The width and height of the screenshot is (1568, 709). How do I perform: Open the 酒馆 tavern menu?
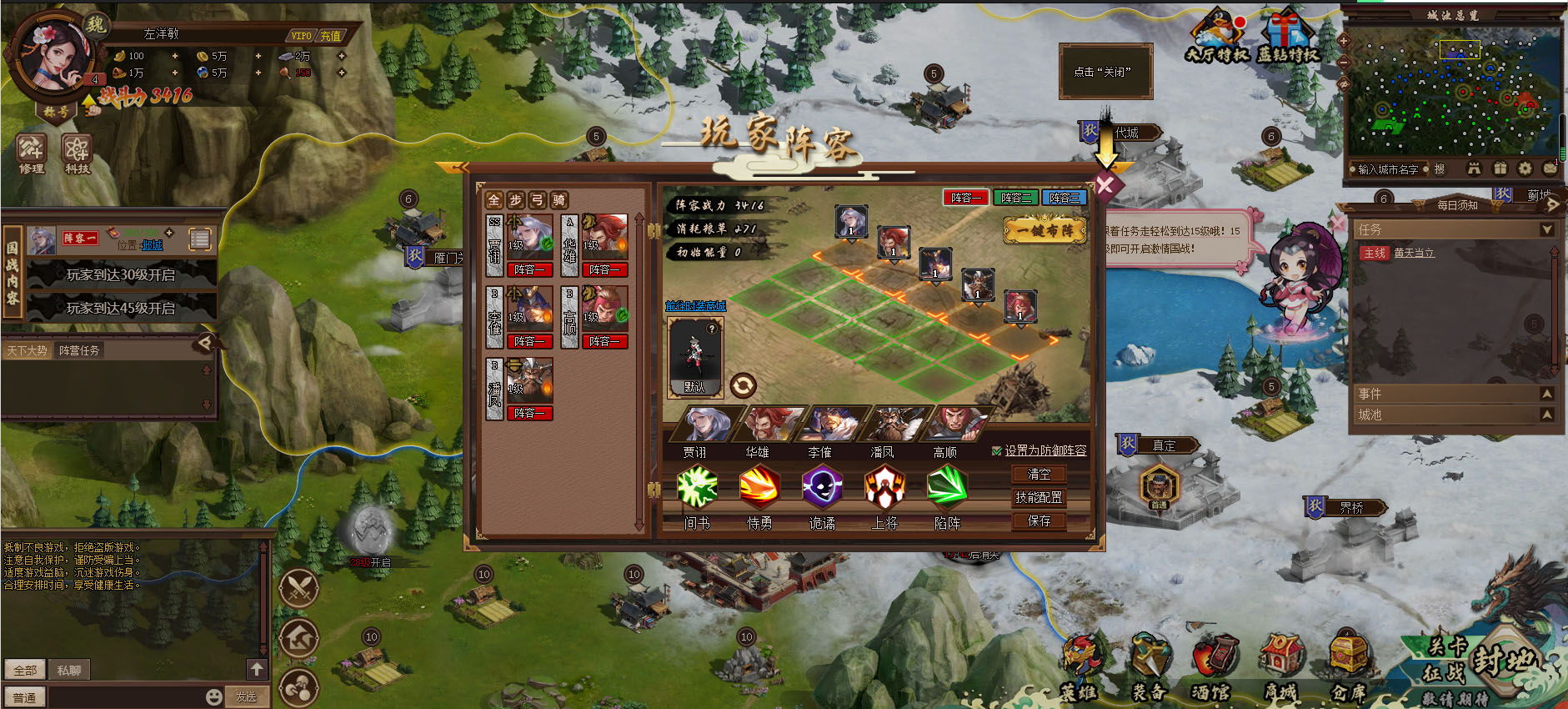pos(1212,667)
